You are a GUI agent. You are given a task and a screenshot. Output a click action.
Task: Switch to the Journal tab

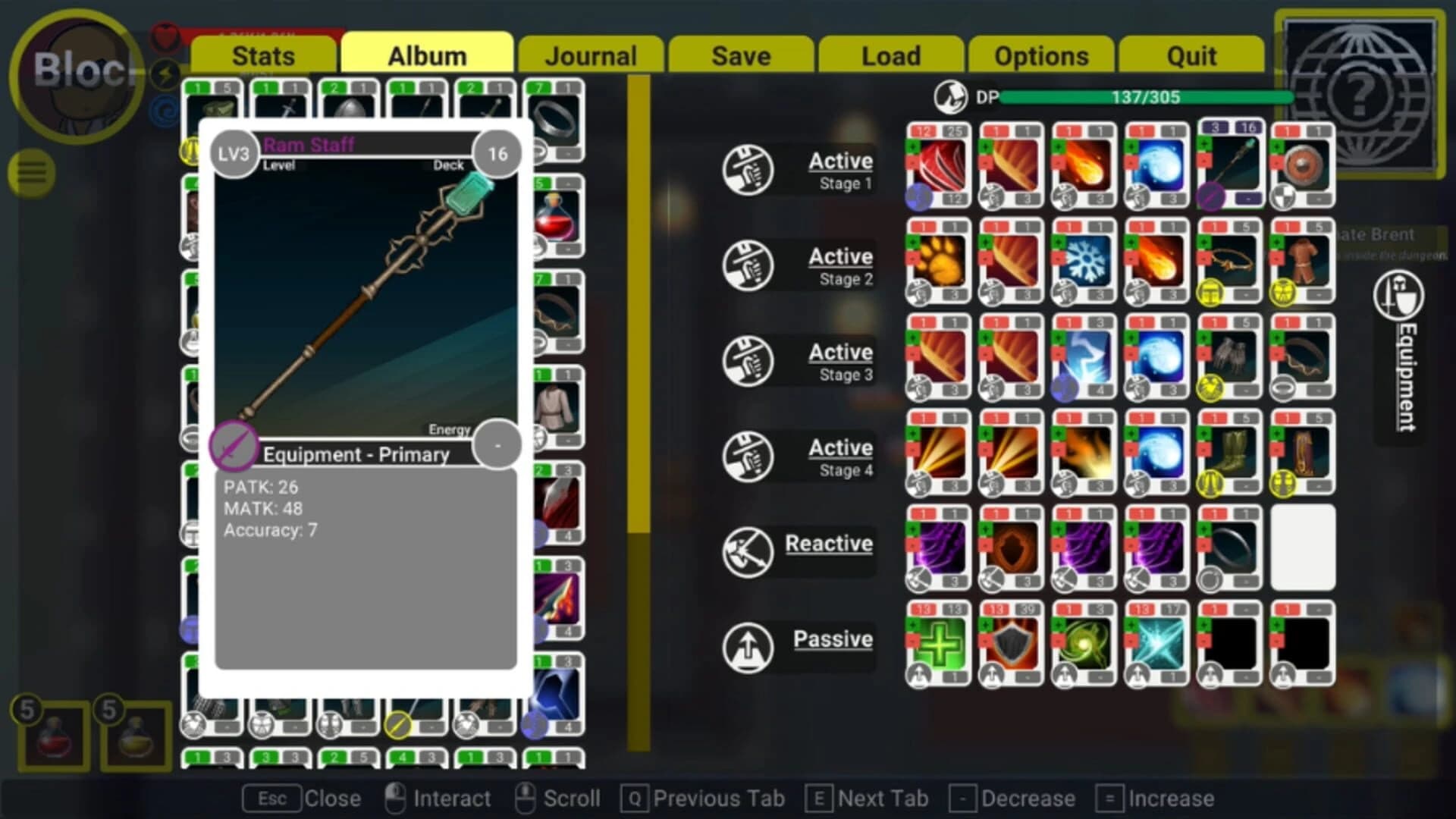[592, 55]
